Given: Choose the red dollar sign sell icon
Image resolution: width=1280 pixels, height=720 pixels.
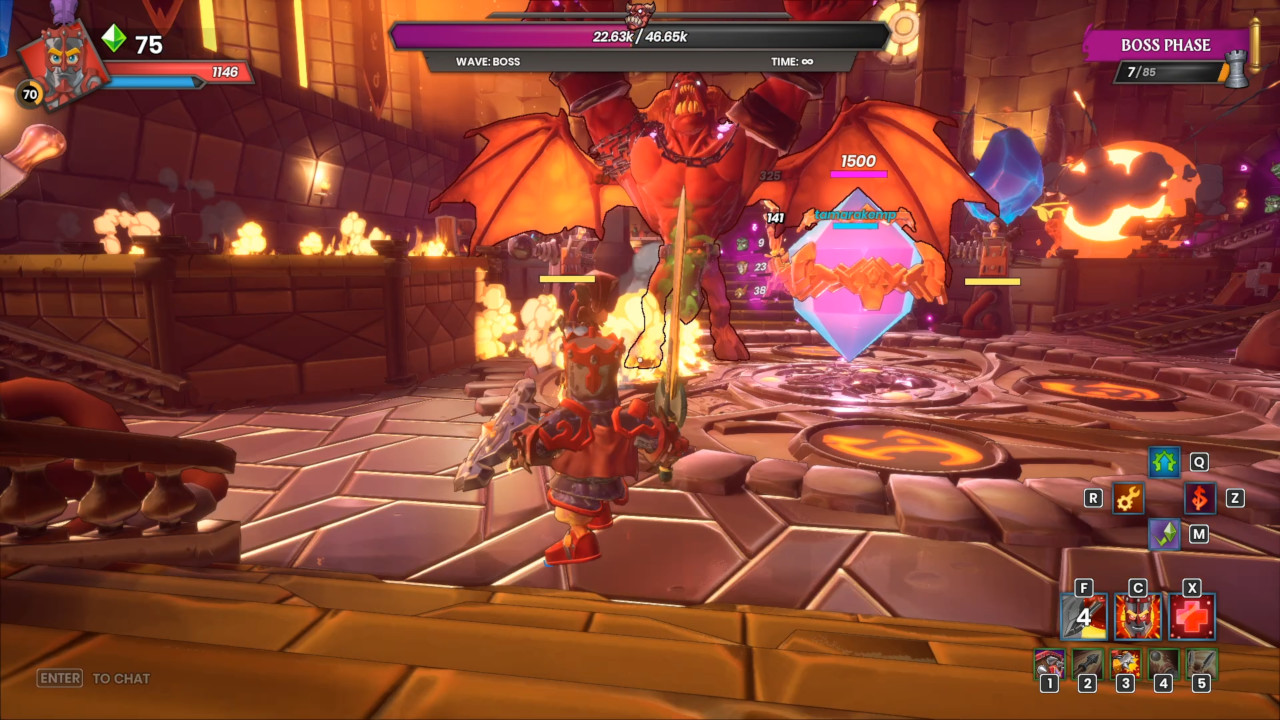Looking at the screenshot, I should 1200,498.
